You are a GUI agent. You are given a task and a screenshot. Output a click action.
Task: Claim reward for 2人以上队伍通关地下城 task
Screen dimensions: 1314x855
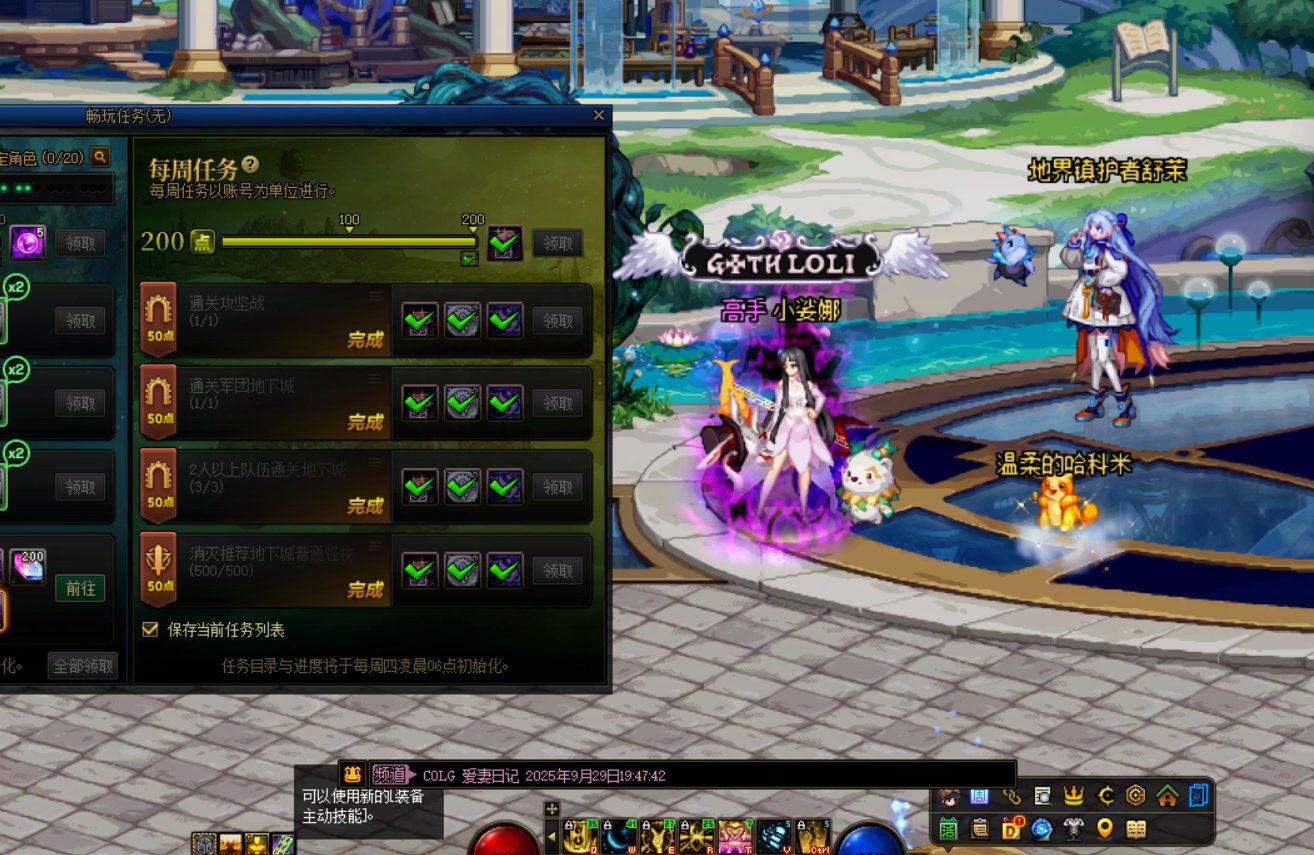tap(557, 487)
